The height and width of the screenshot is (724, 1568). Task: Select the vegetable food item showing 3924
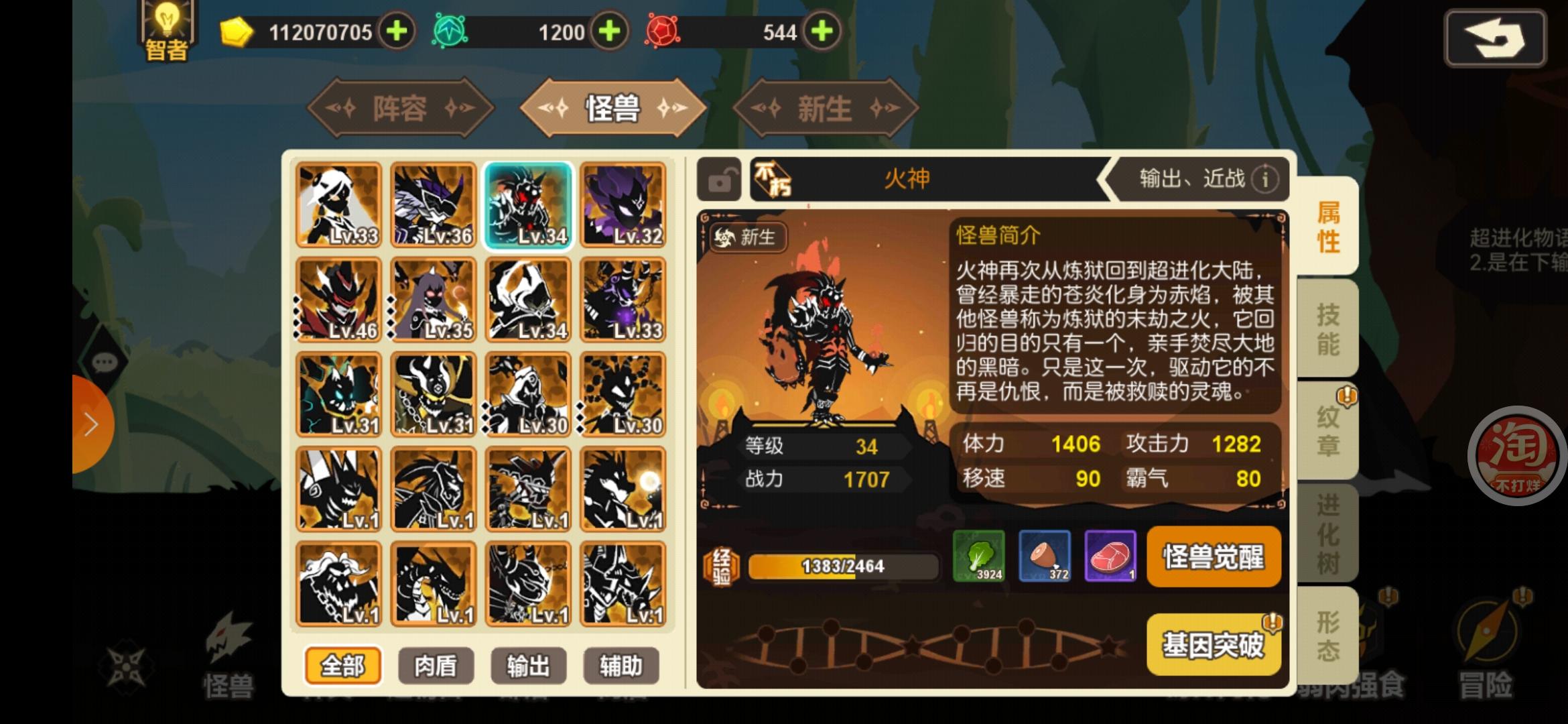coord(980,556)
